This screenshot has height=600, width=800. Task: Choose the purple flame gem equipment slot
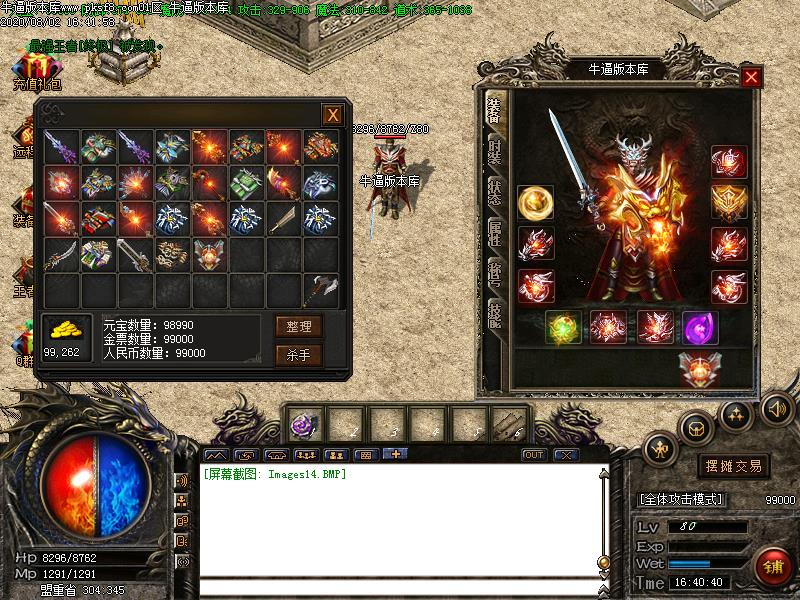[699, 328]
